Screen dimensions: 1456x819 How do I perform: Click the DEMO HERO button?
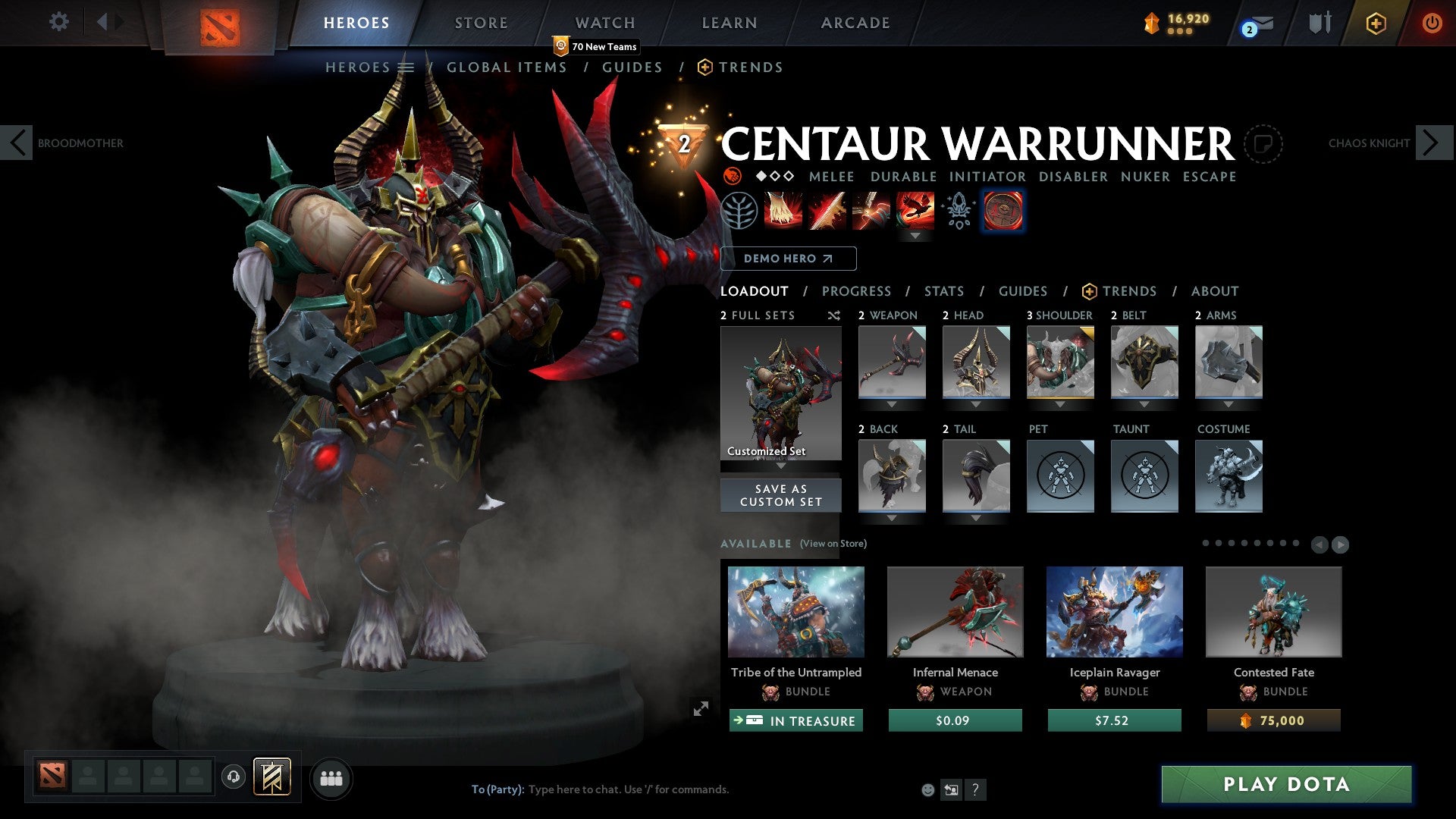click(x=789, y=259)
